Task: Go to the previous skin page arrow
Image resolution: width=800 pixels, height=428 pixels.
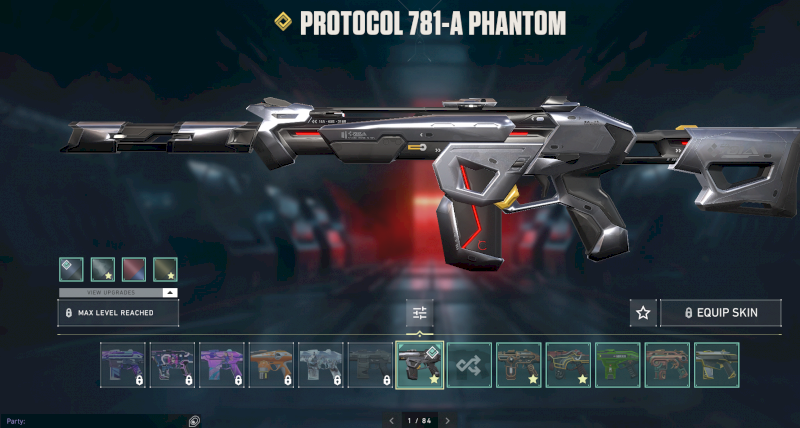Action: tap(391, 421)
